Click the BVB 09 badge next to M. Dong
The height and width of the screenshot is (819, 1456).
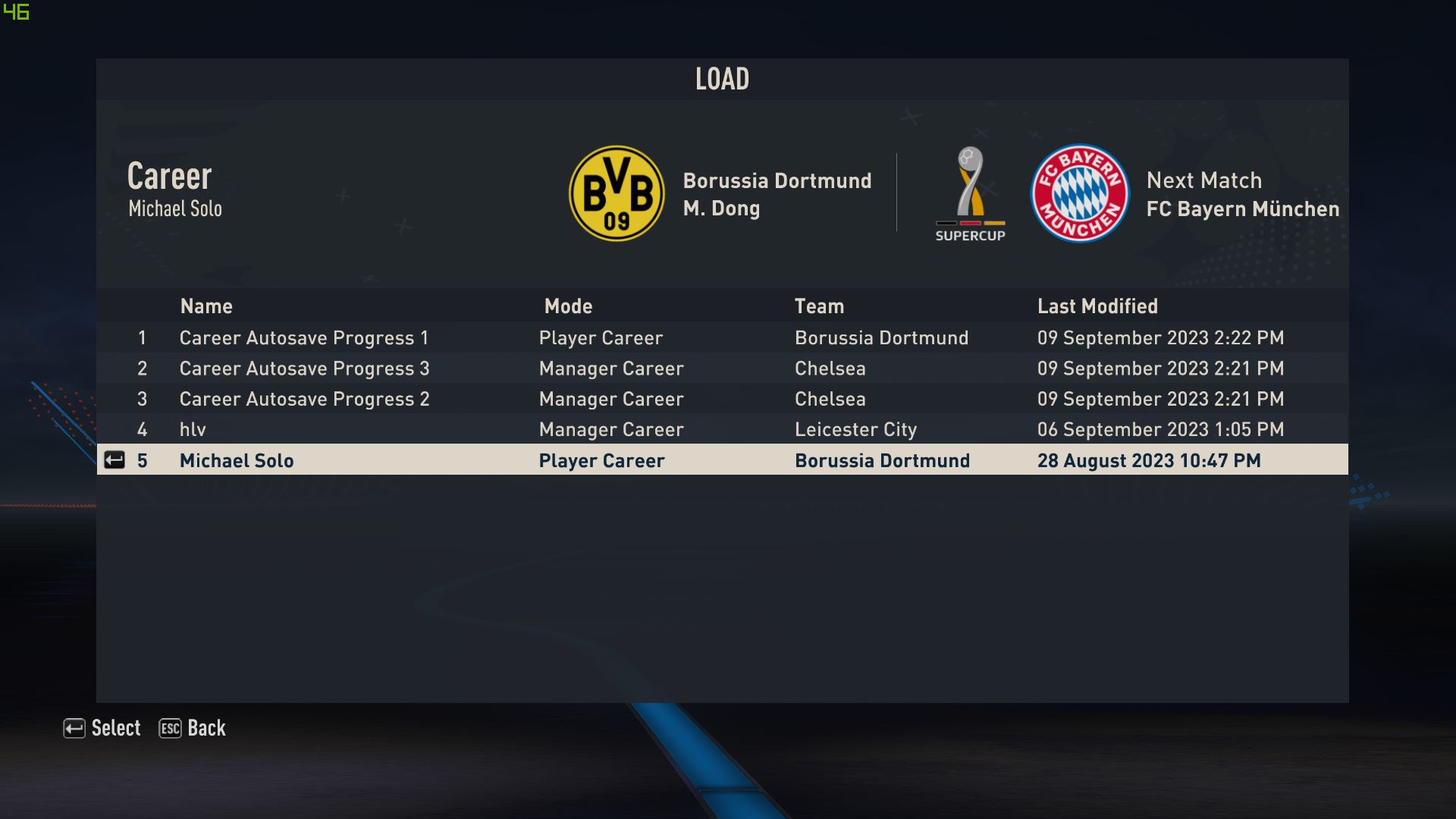point(616,193)
